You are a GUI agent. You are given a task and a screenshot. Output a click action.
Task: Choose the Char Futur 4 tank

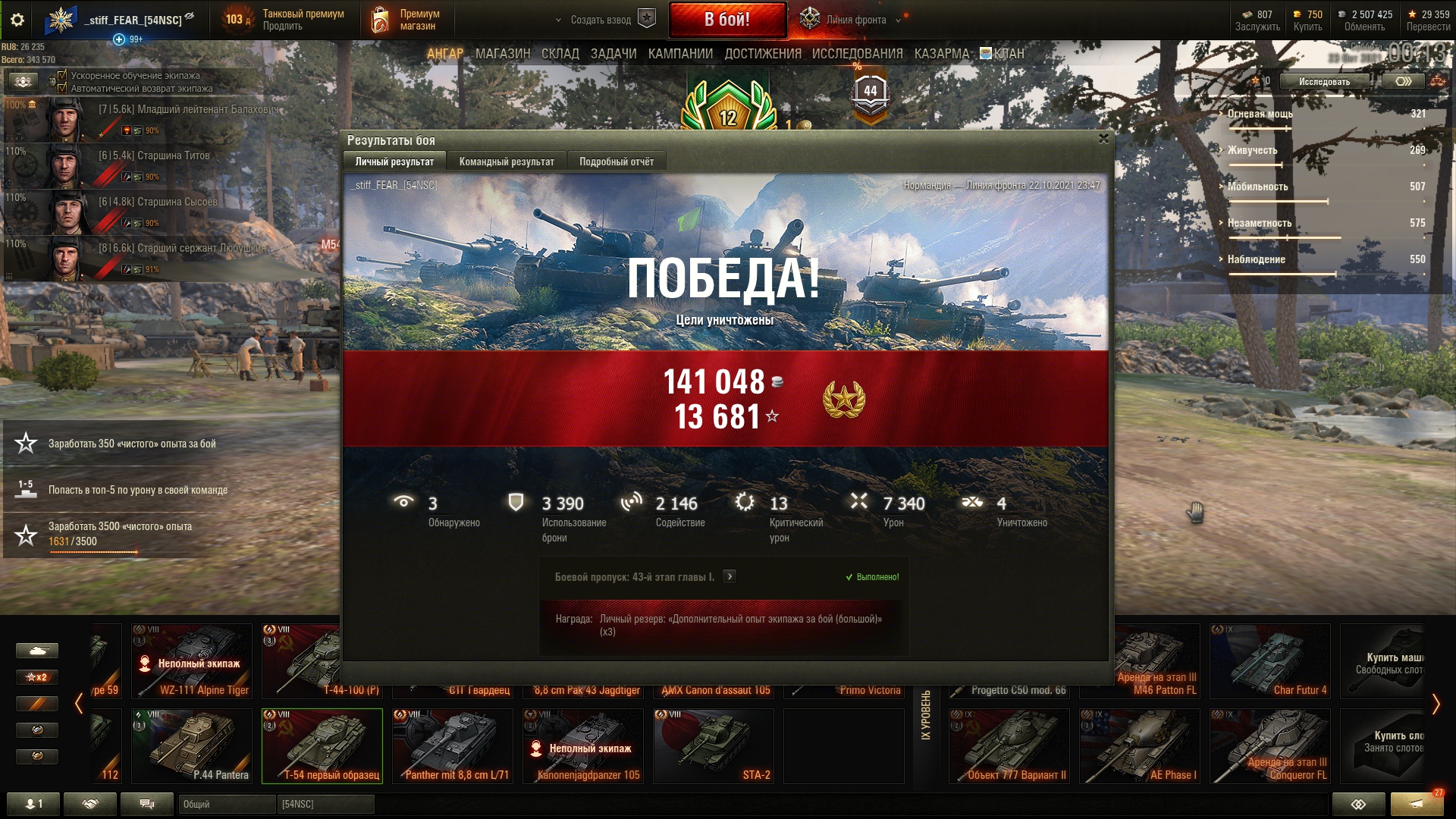point(1269,661)
